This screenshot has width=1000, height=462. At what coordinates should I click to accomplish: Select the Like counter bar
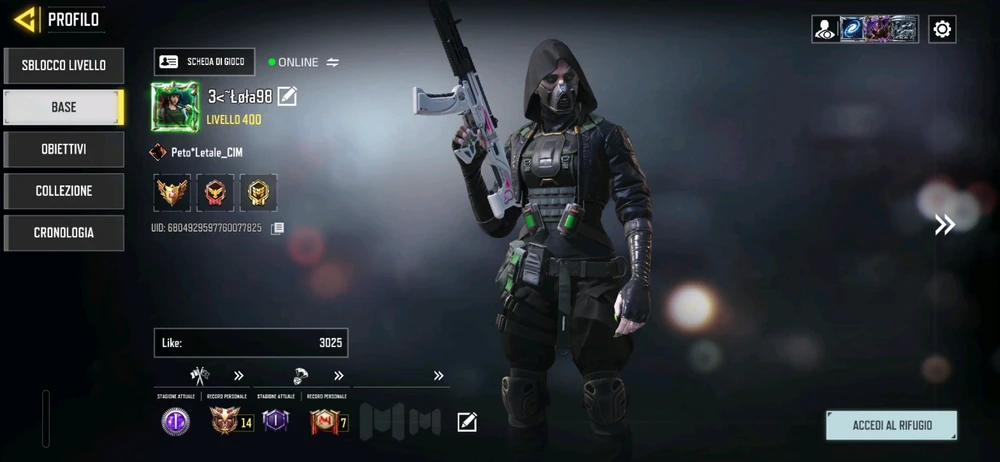251,343
